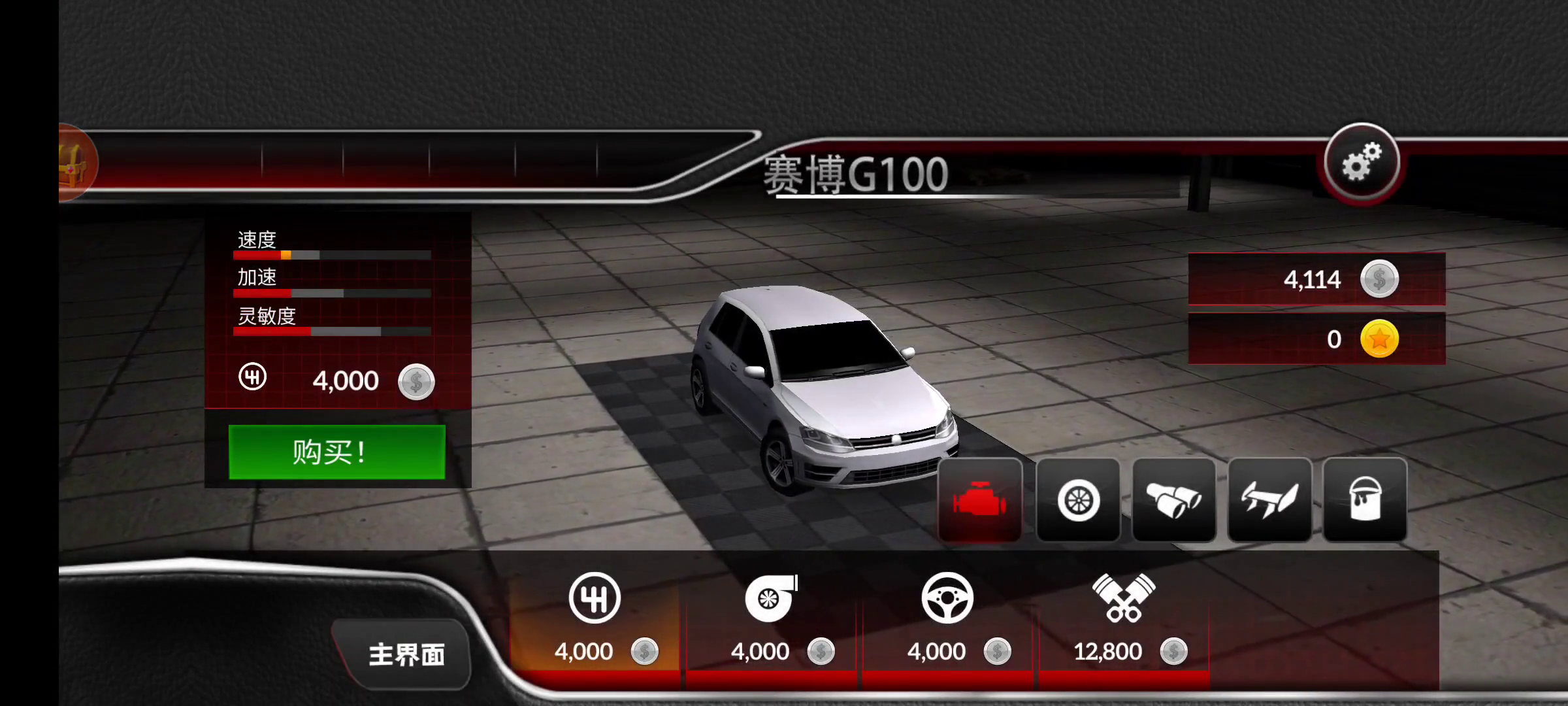Tap the silver coin balance of 4,114
The height and width of the screenshot is (706, 1568).
click(x=1316, y=279)
